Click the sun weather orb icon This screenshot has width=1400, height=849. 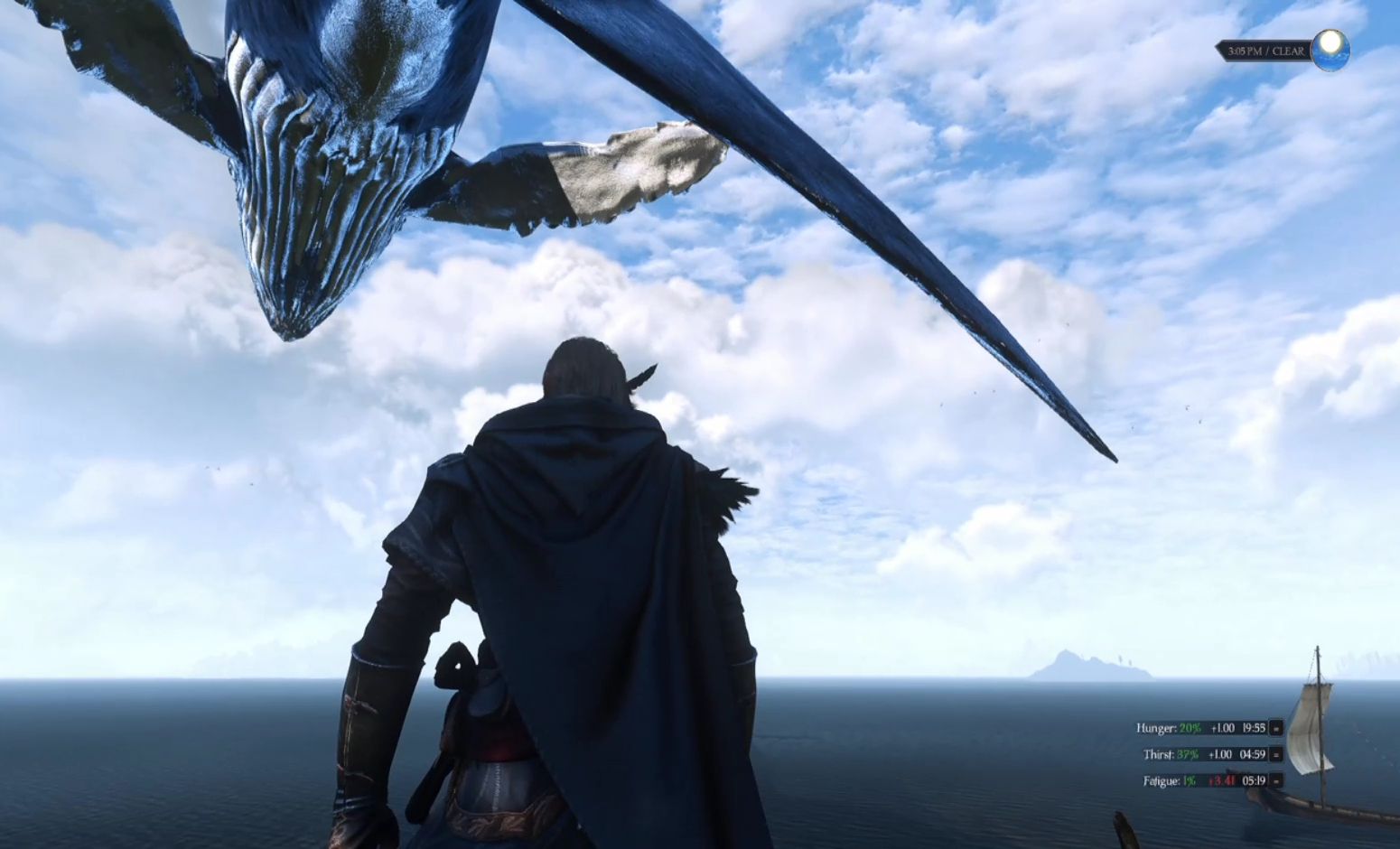[x=1330, y=50]
